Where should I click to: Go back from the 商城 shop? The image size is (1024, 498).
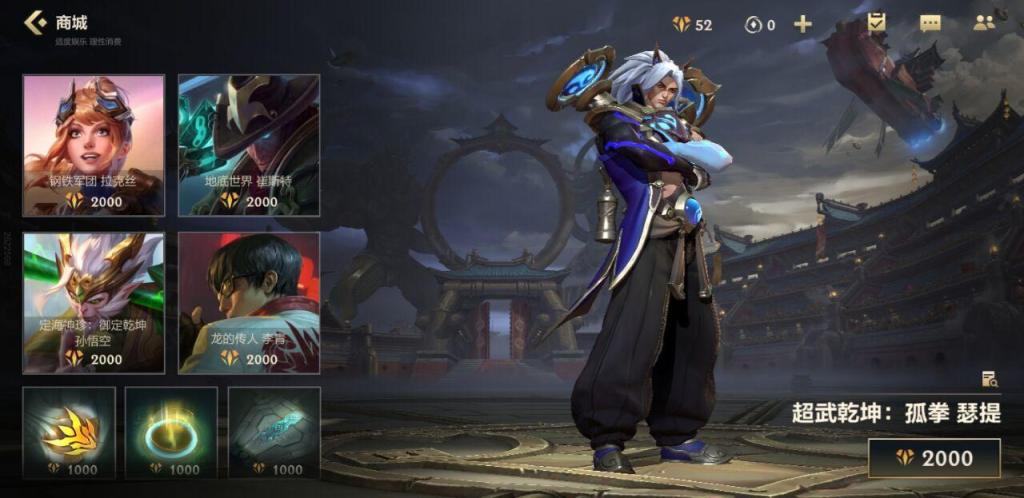(x=35, y=22)
